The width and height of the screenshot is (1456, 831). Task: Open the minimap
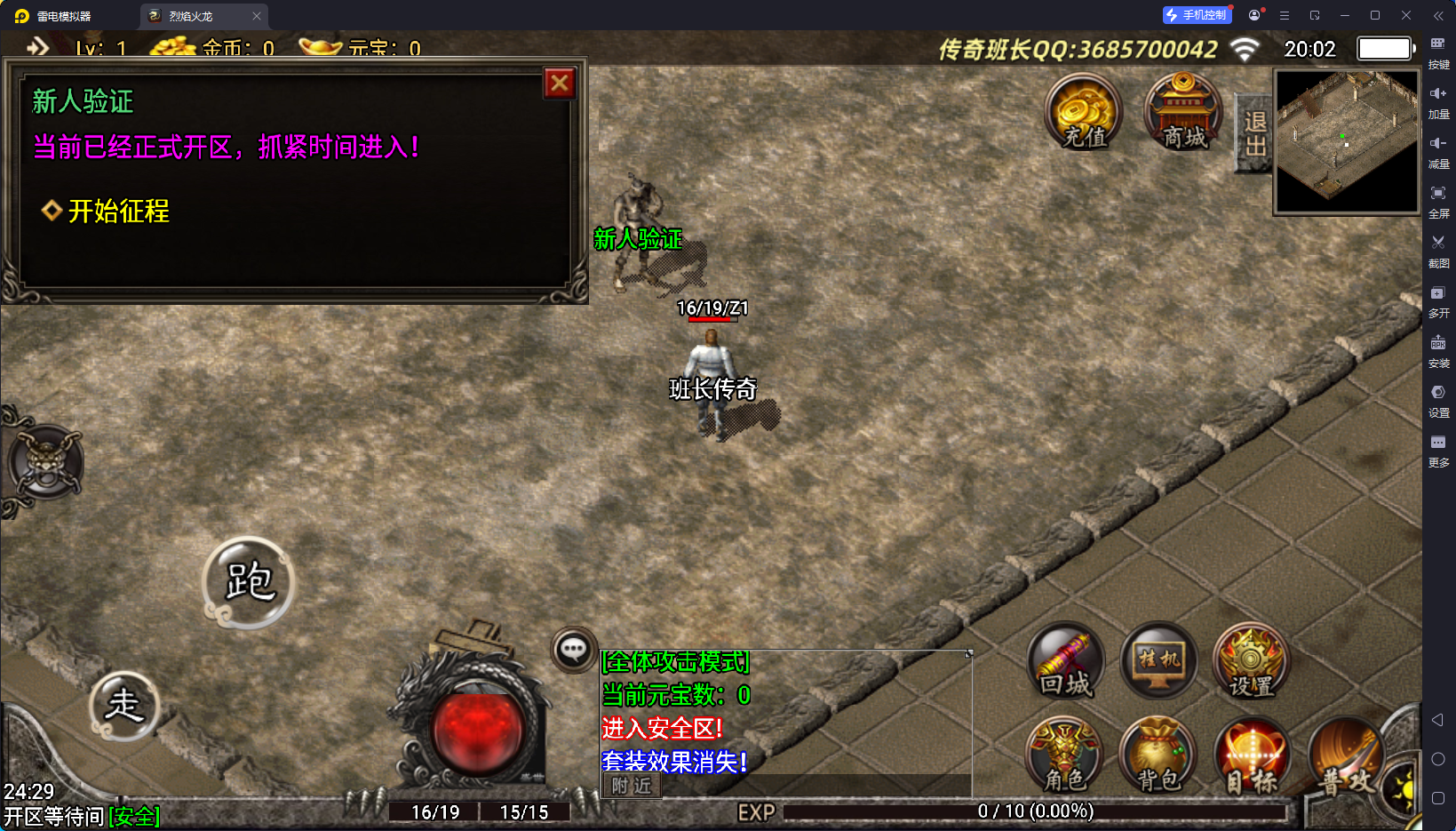(x=1347, y=141)
